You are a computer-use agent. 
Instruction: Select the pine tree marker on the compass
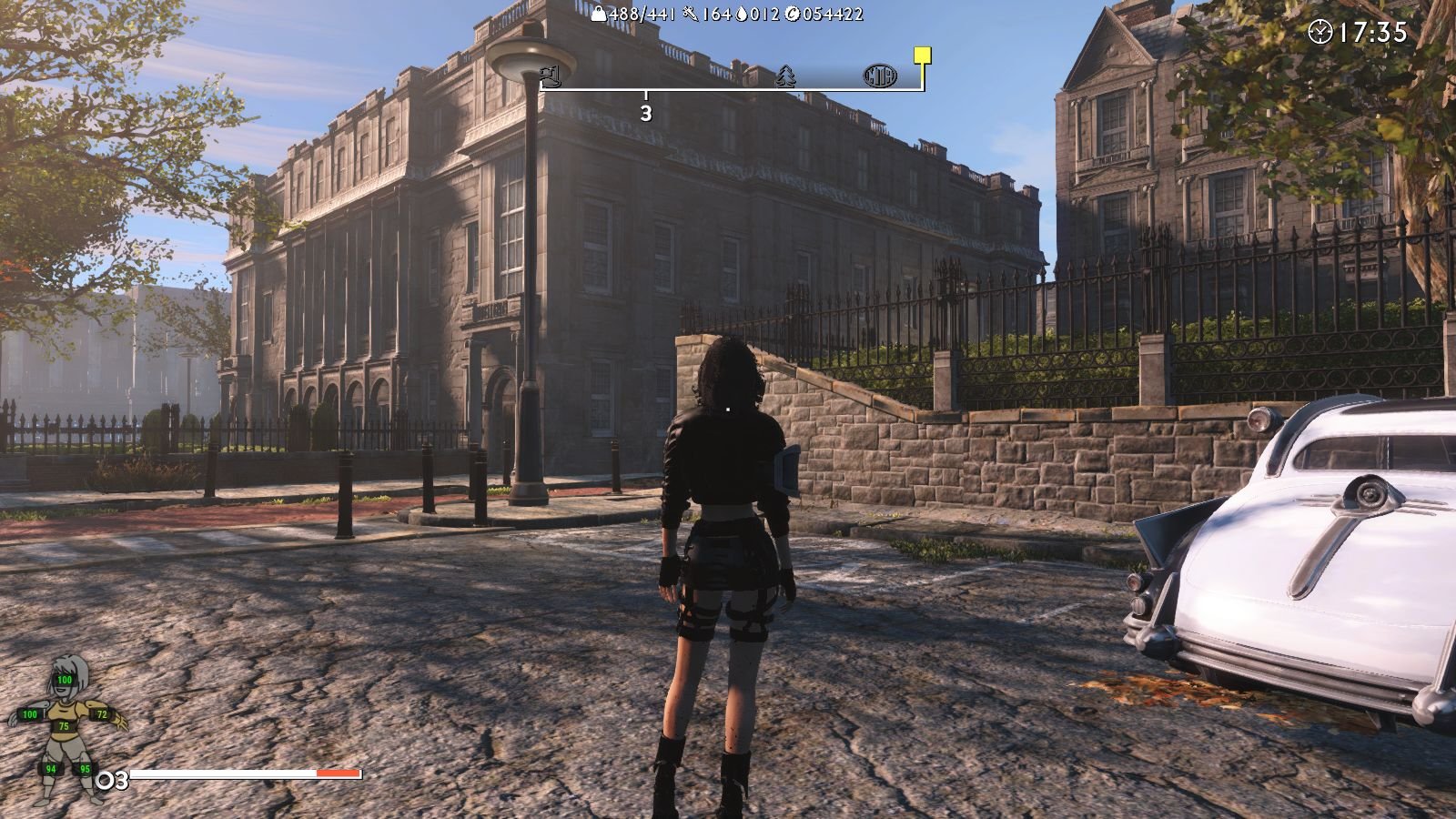[x=785, y=76]
